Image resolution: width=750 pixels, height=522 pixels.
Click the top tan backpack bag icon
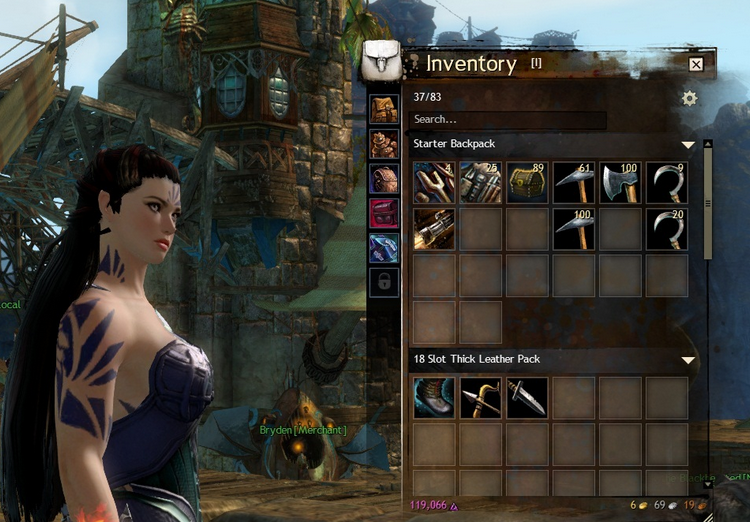pyautogui.click(x=384, y=110)
